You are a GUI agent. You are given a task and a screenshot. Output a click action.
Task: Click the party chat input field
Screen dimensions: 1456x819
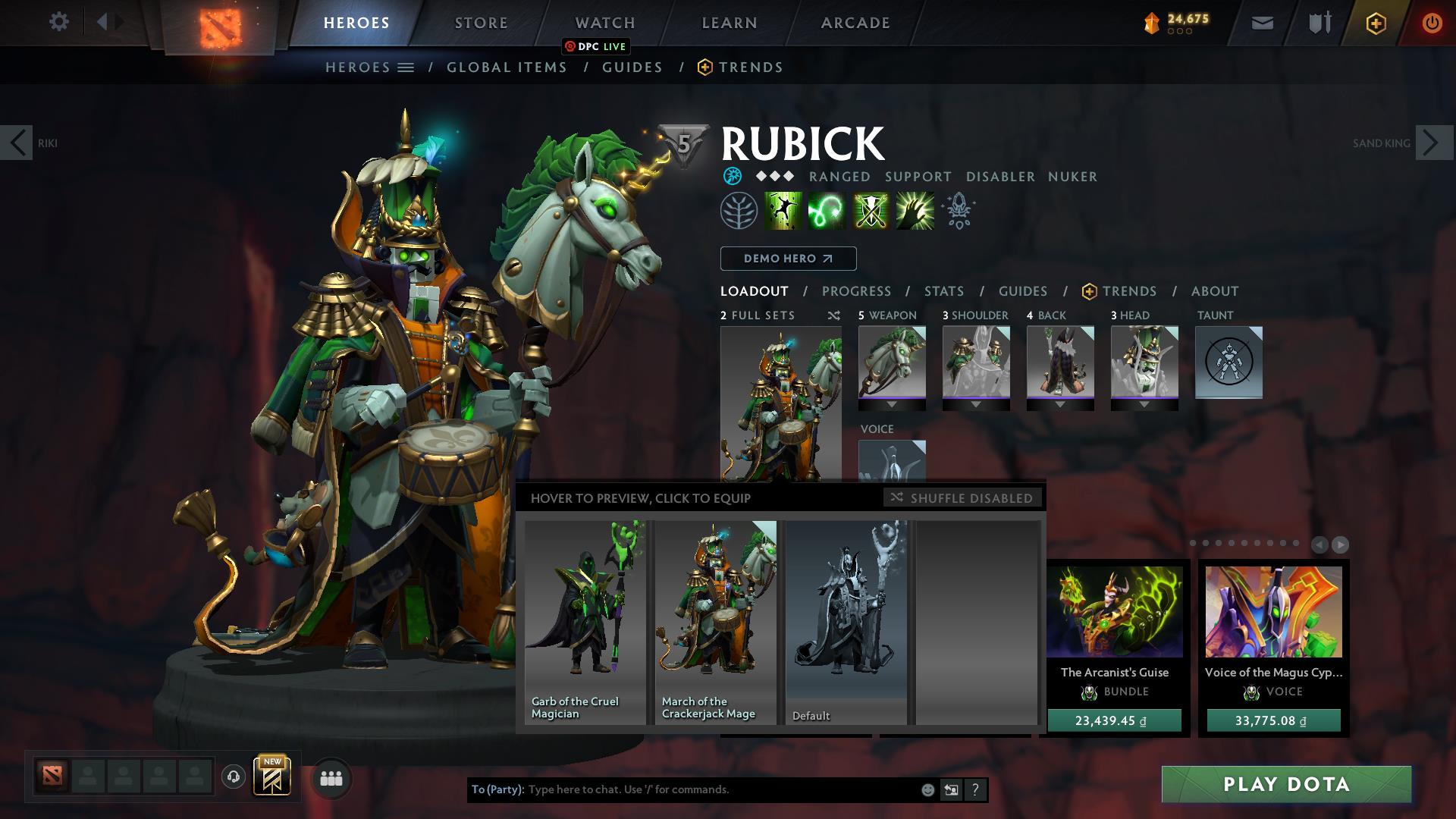pos(720,789)
